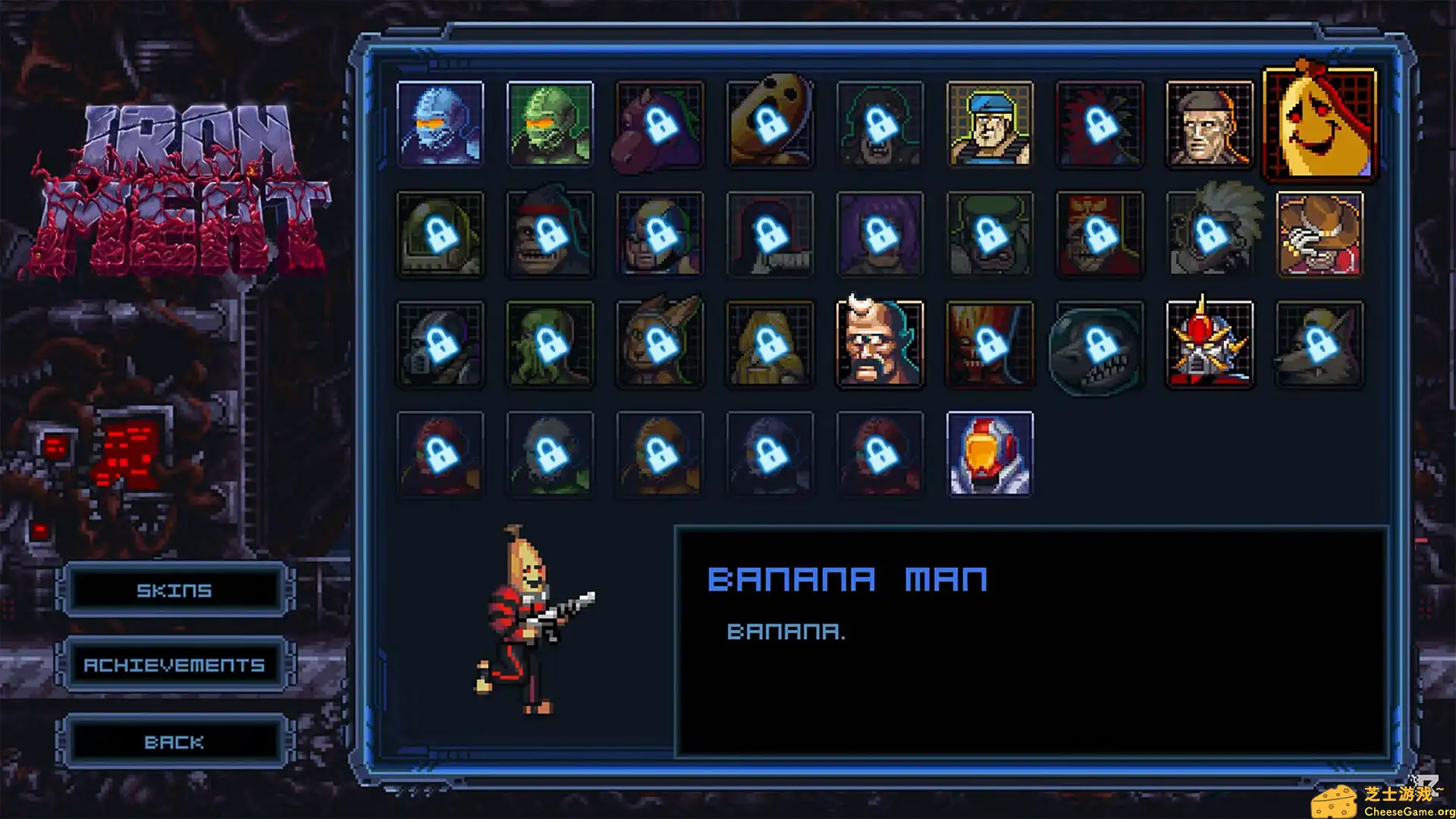Select the orange-visor space helmet portrait
This screenshot has height=819, width=1456.
[x=990, y=453]
